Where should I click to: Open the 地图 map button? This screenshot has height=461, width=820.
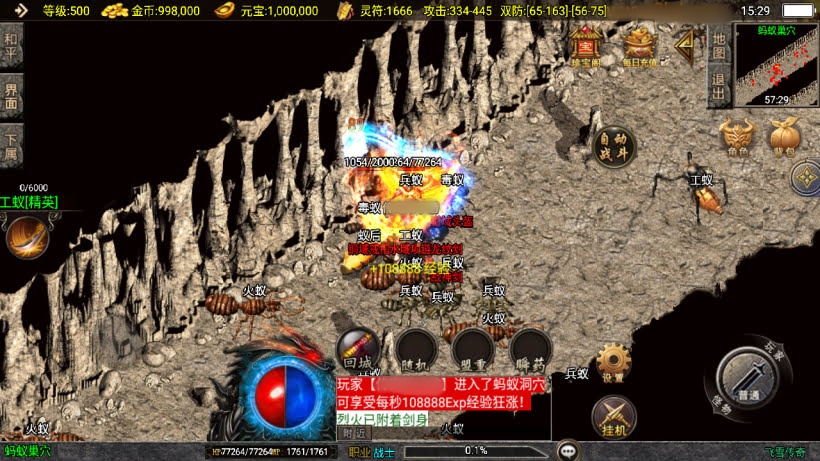click(x=718, y=45)
